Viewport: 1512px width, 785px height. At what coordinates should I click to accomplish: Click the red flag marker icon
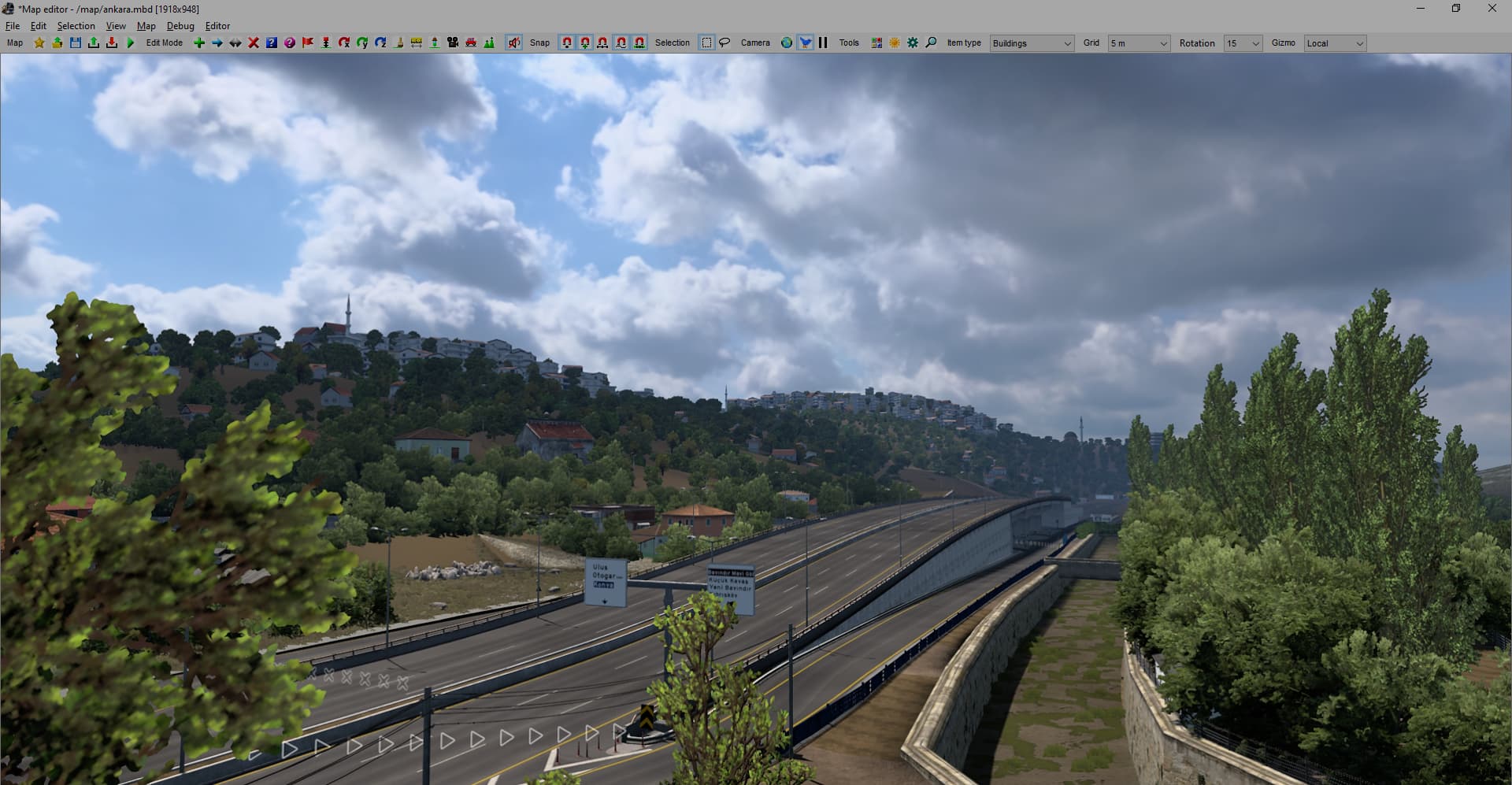click(307, 43)
